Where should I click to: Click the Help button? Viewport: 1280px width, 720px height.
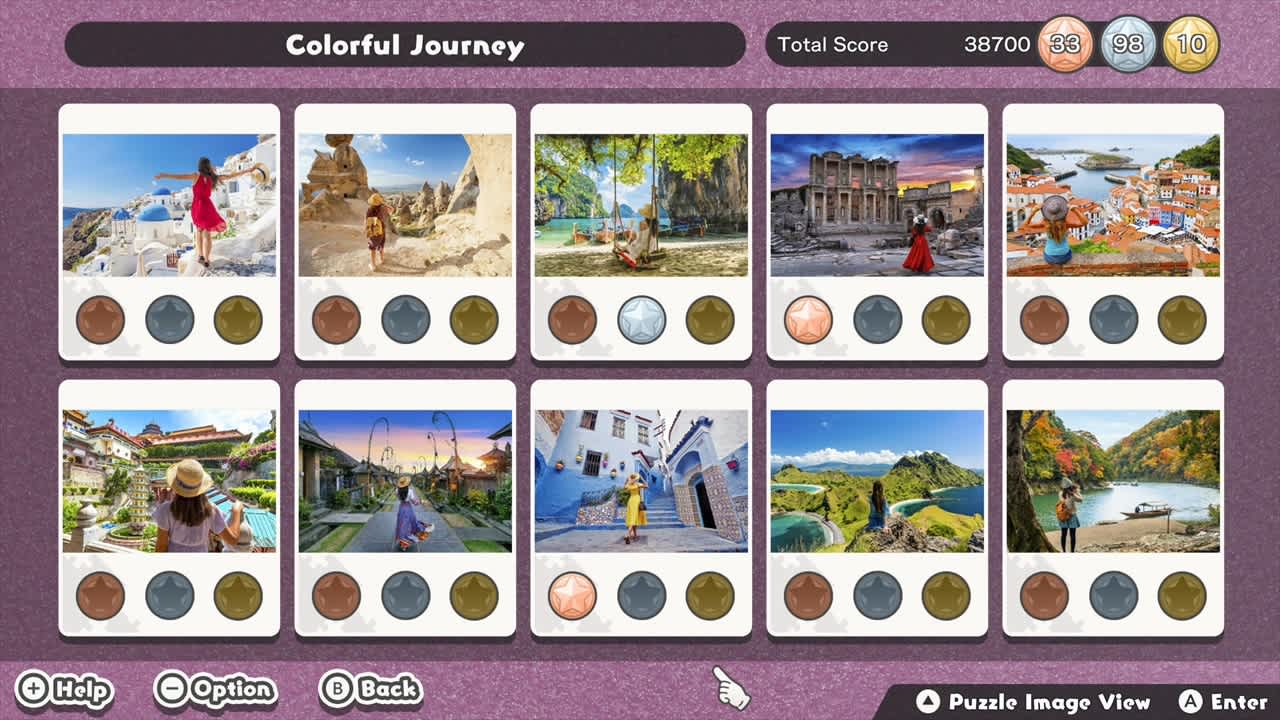[x=70, y=689]
